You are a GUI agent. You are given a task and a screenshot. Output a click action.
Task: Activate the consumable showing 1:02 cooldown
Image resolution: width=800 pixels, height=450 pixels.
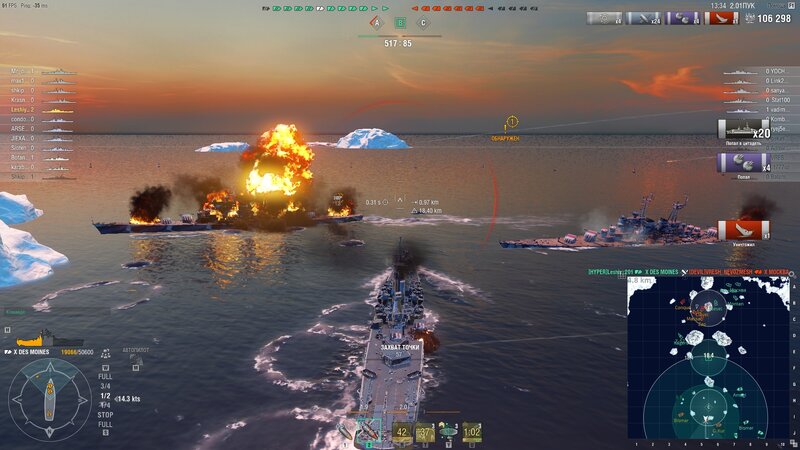pyautogui.click(x=472, y=432)
